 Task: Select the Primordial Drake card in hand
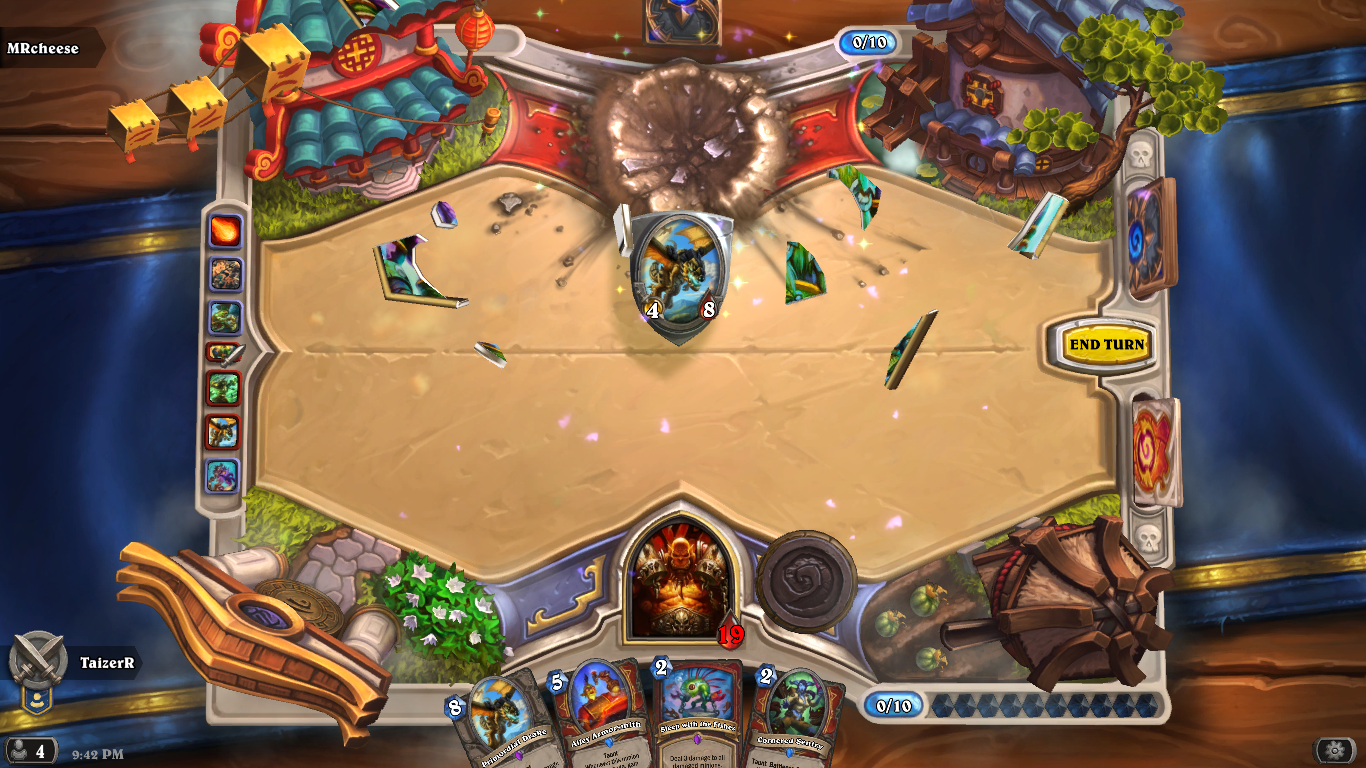pos(498,722)
